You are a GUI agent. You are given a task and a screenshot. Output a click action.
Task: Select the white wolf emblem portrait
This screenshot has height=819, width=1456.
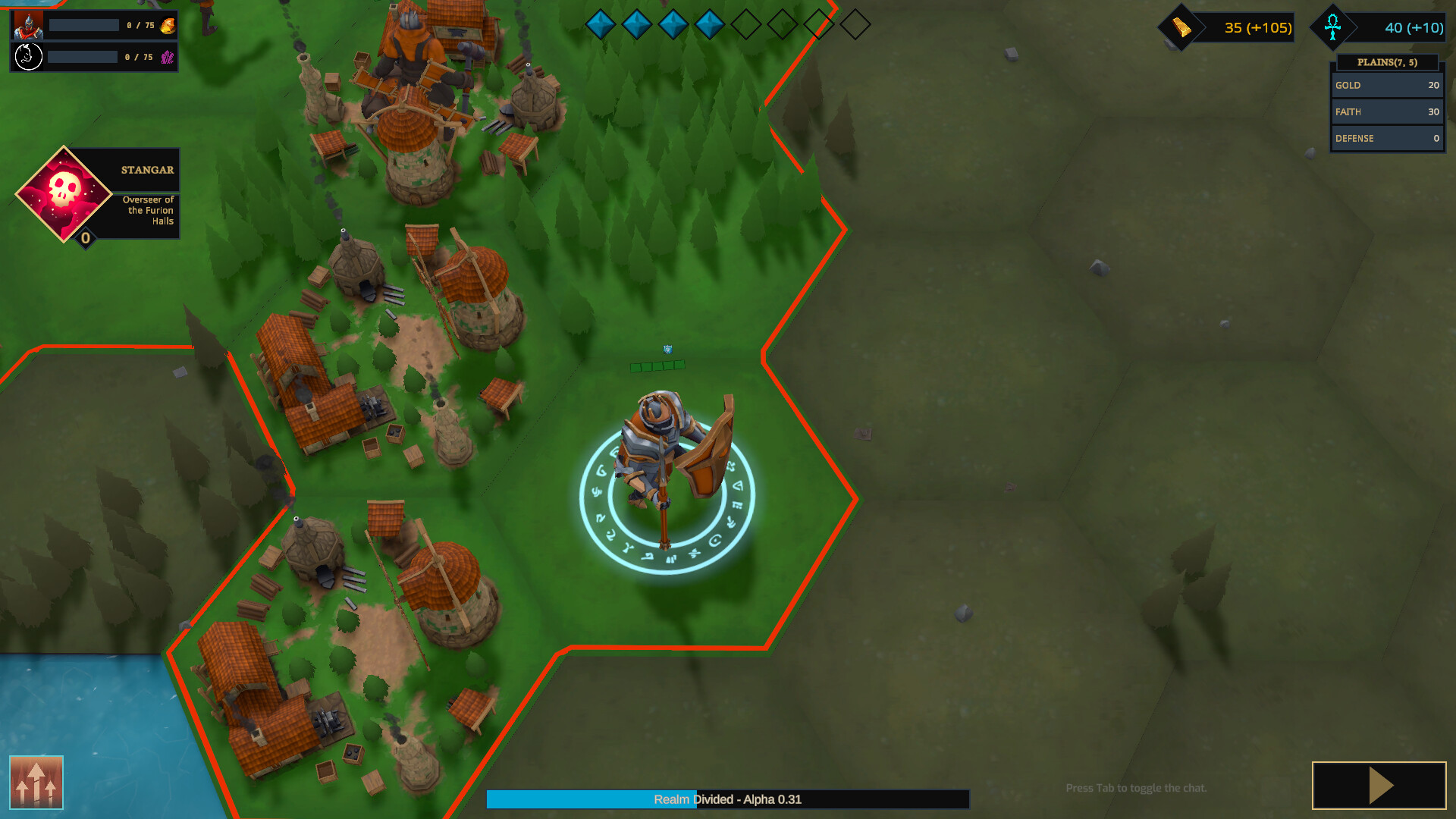[27, 56]
